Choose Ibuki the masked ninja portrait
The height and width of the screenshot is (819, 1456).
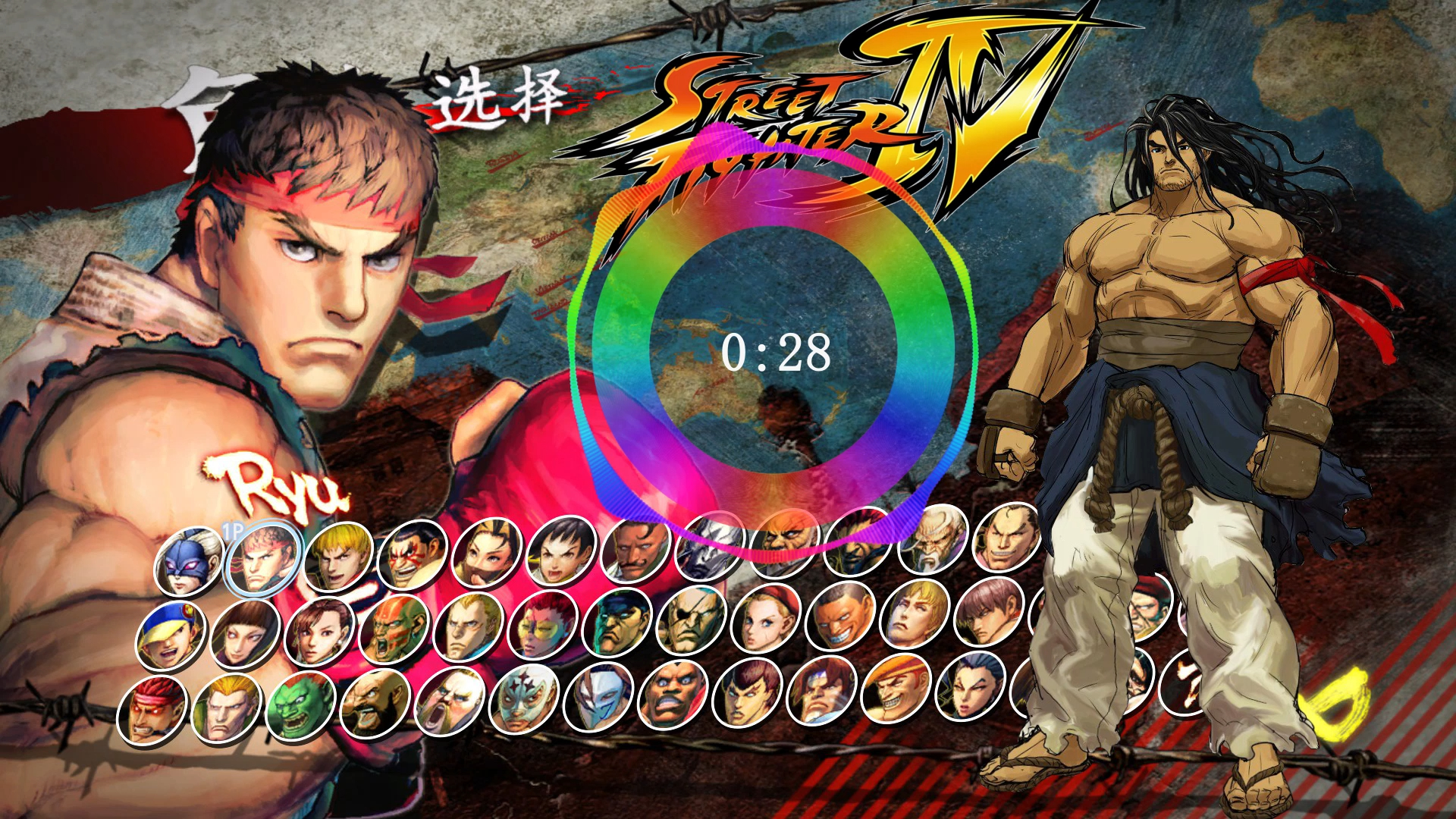click(486, 552)
